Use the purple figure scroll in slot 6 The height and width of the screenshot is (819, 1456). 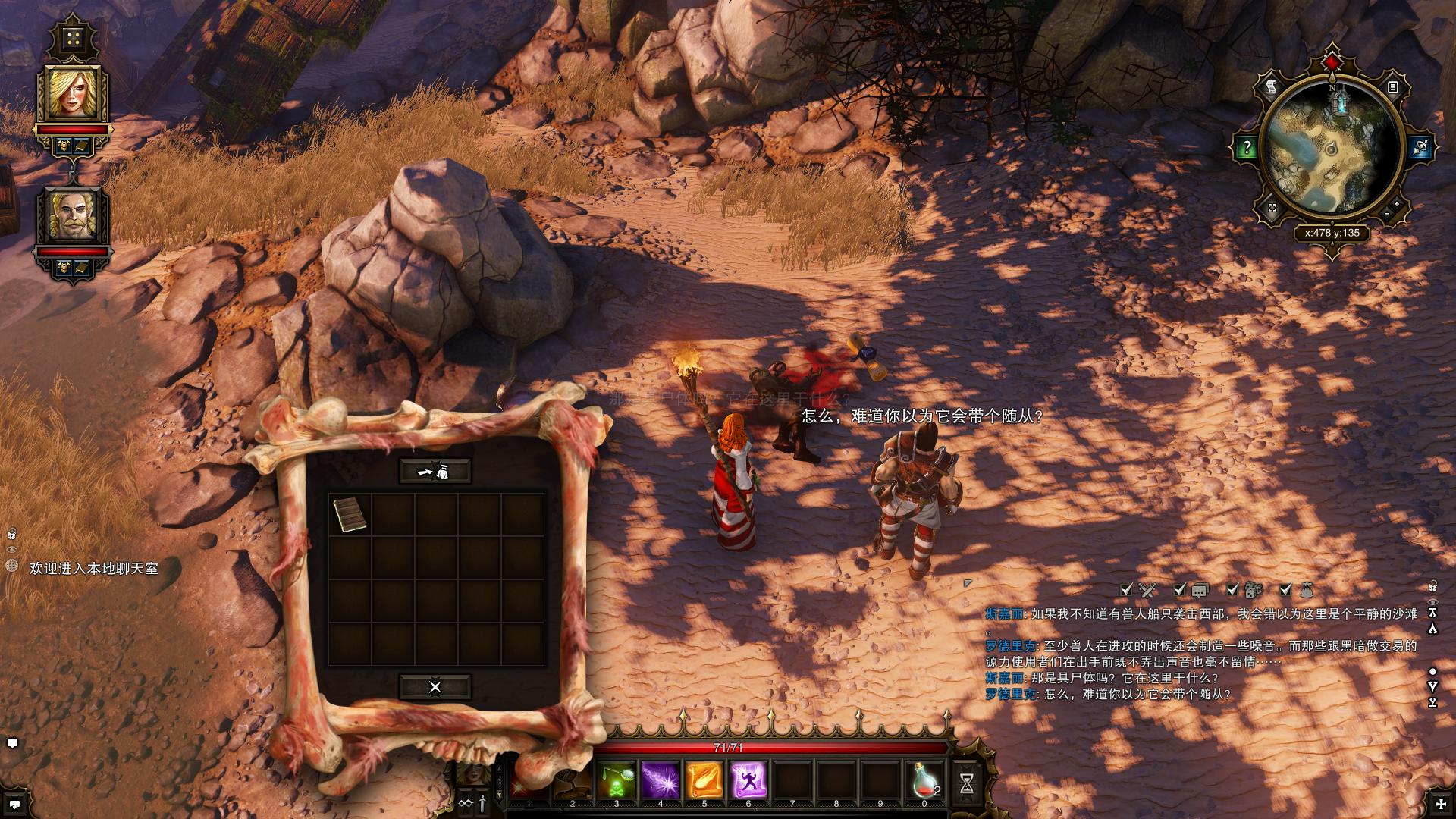click(748, 781)
